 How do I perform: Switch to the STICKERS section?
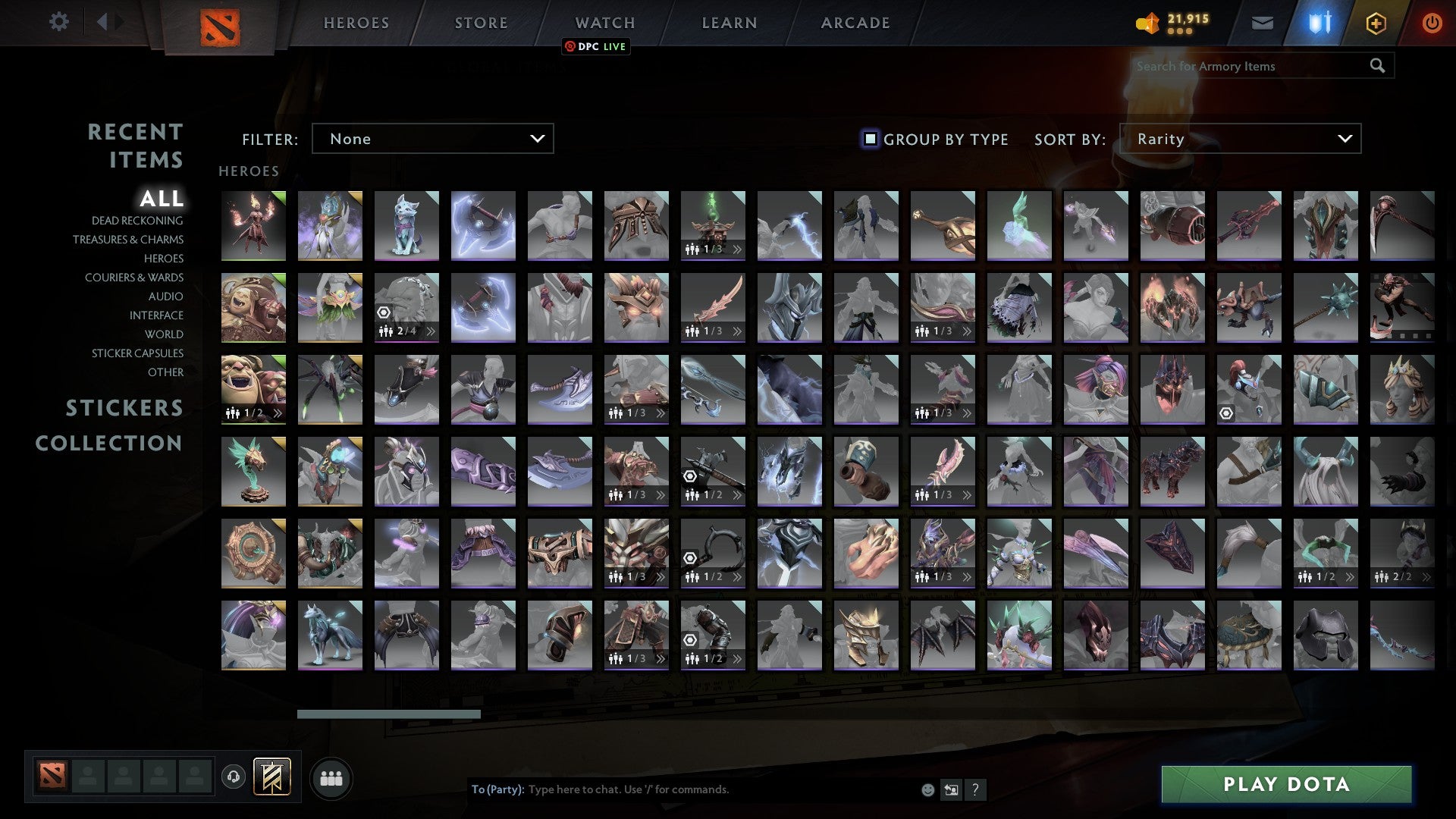pos(124,408)
